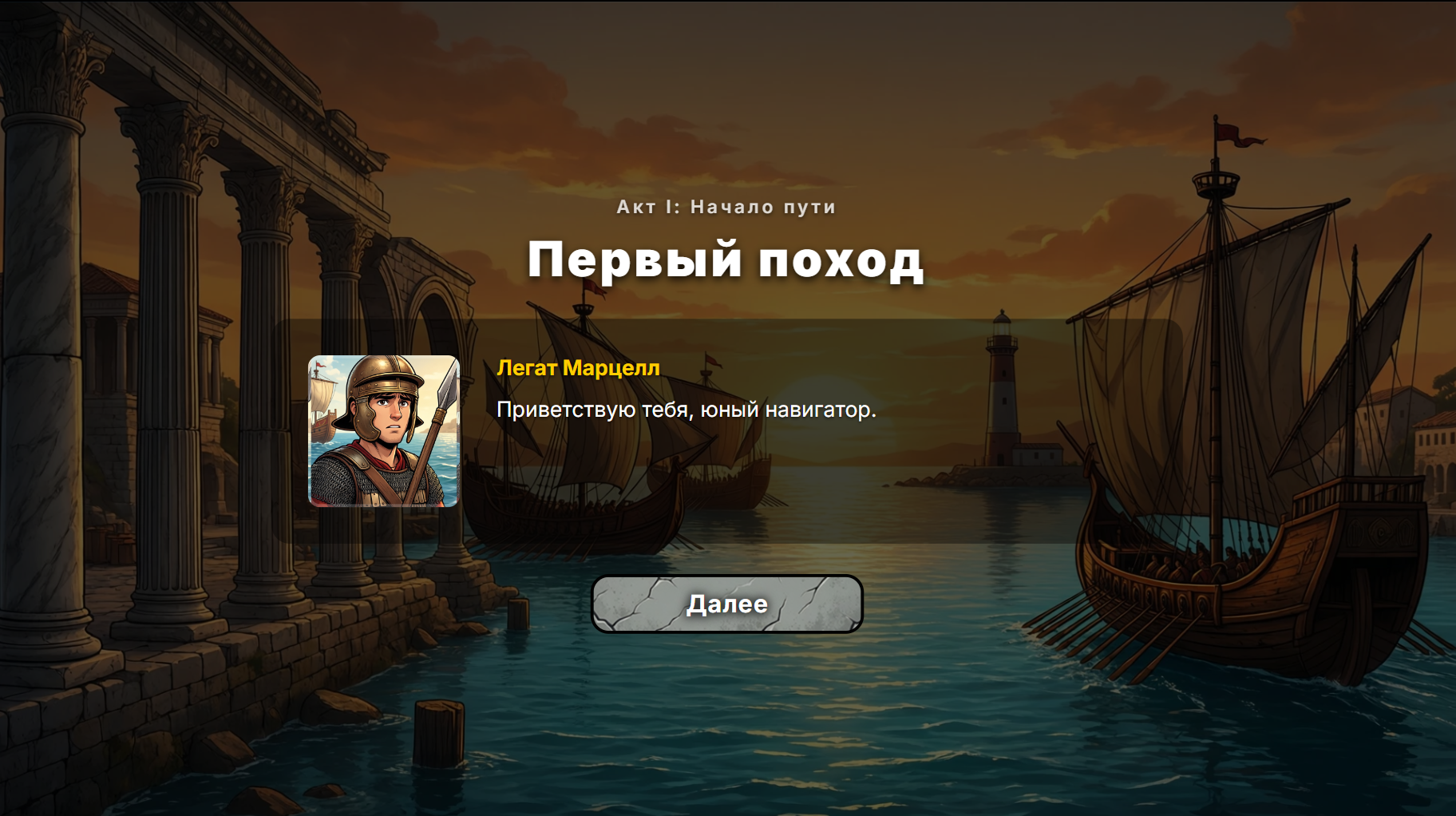Image resolution: width=1456 pixels, height=816 pixels.
Task: Click the Легат Марцелл character portrait
Action: click(382, 432)
